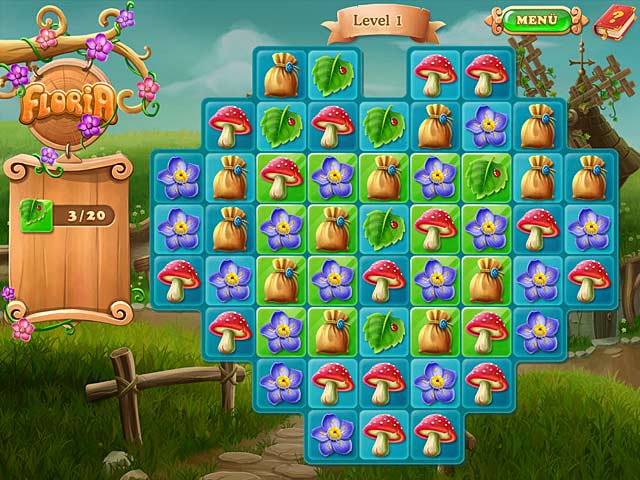Click the leaf goal tracker showing 3/20

tap(69, 213)
